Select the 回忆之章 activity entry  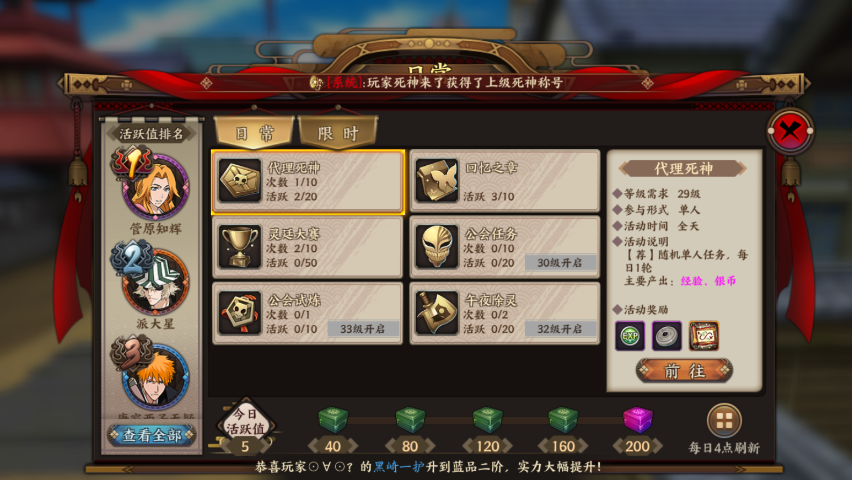tap(505, 182)
